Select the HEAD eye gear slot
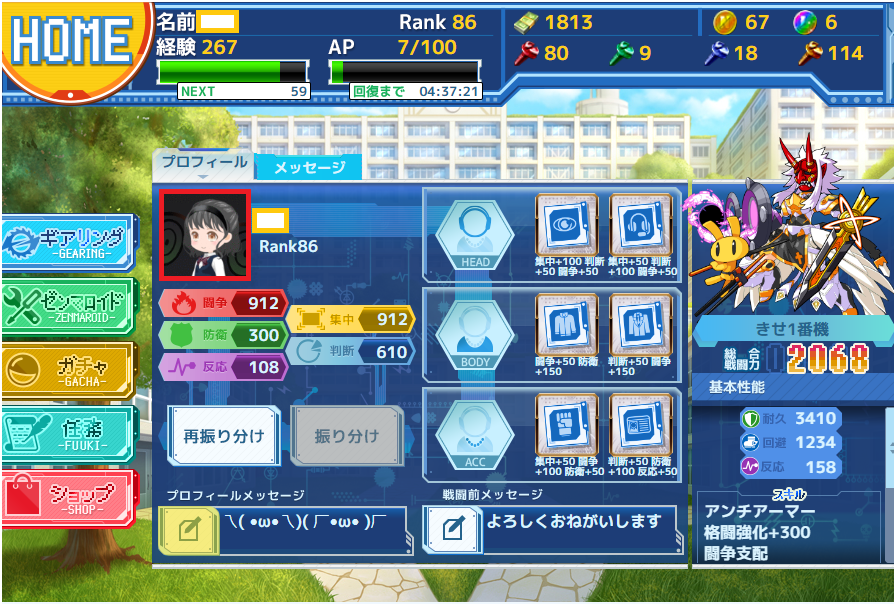 pos(567,225)
